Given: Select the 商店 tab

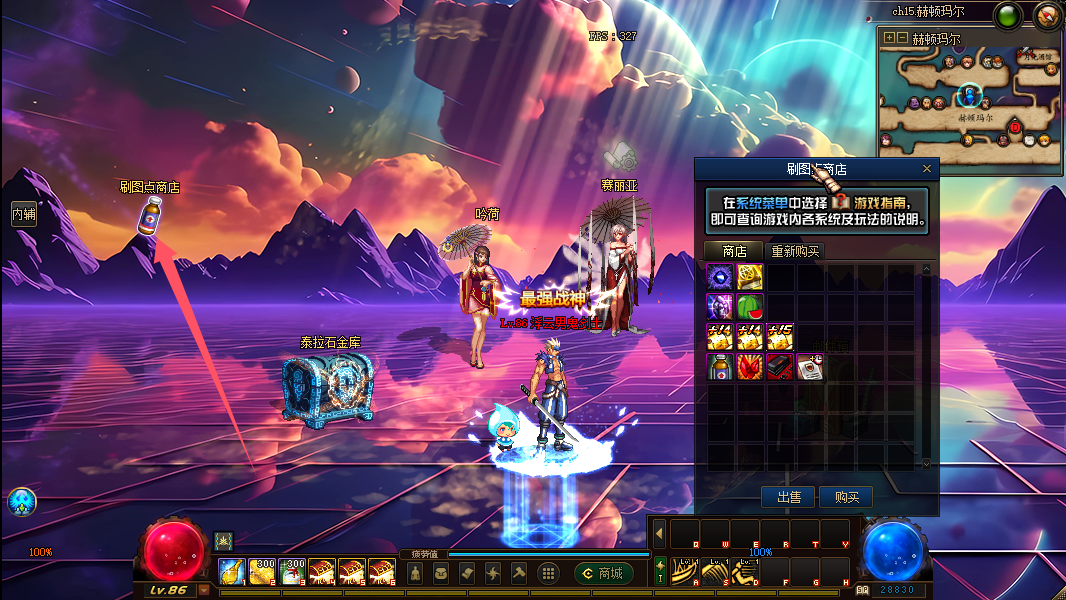Looking at the screenshot, I should coord(734,251).
